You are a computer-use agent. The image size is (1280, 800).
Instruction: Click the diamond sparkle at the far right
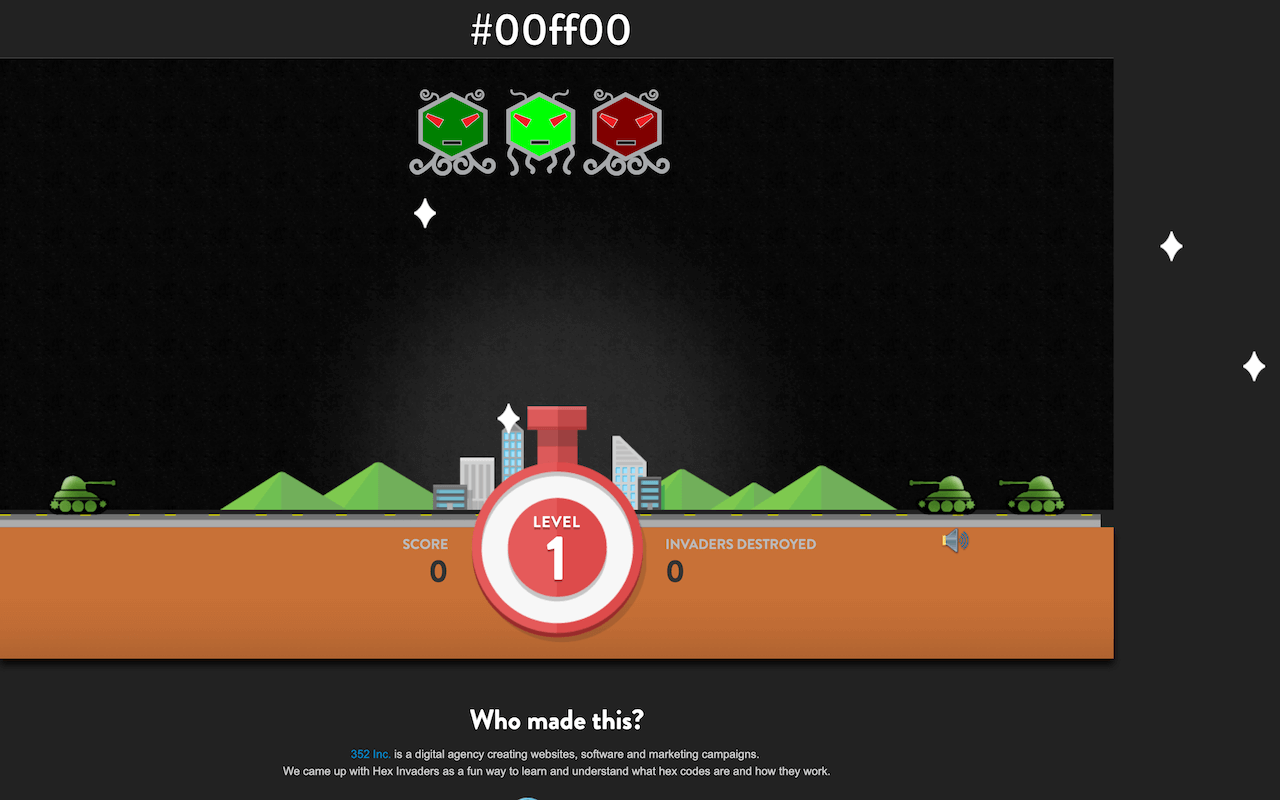pos(1255,366)
